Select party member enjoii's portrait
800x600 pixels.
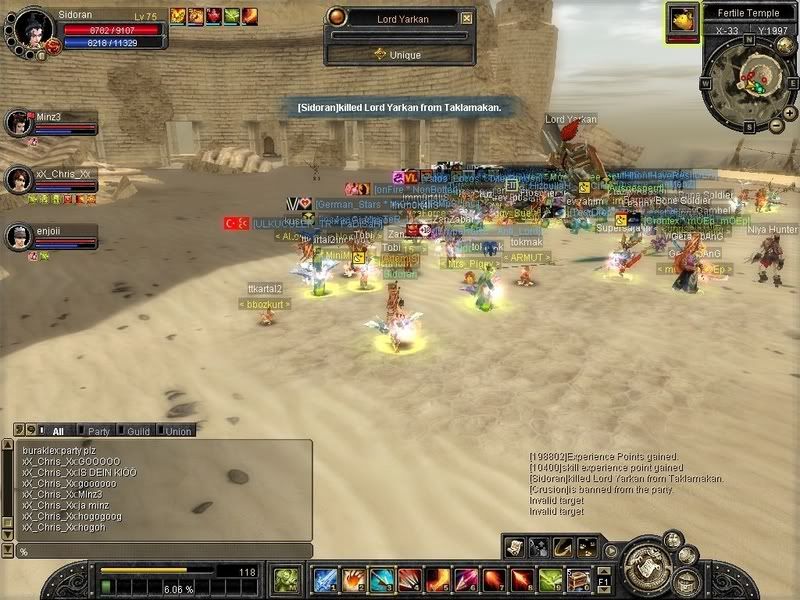tap(19, 236)
